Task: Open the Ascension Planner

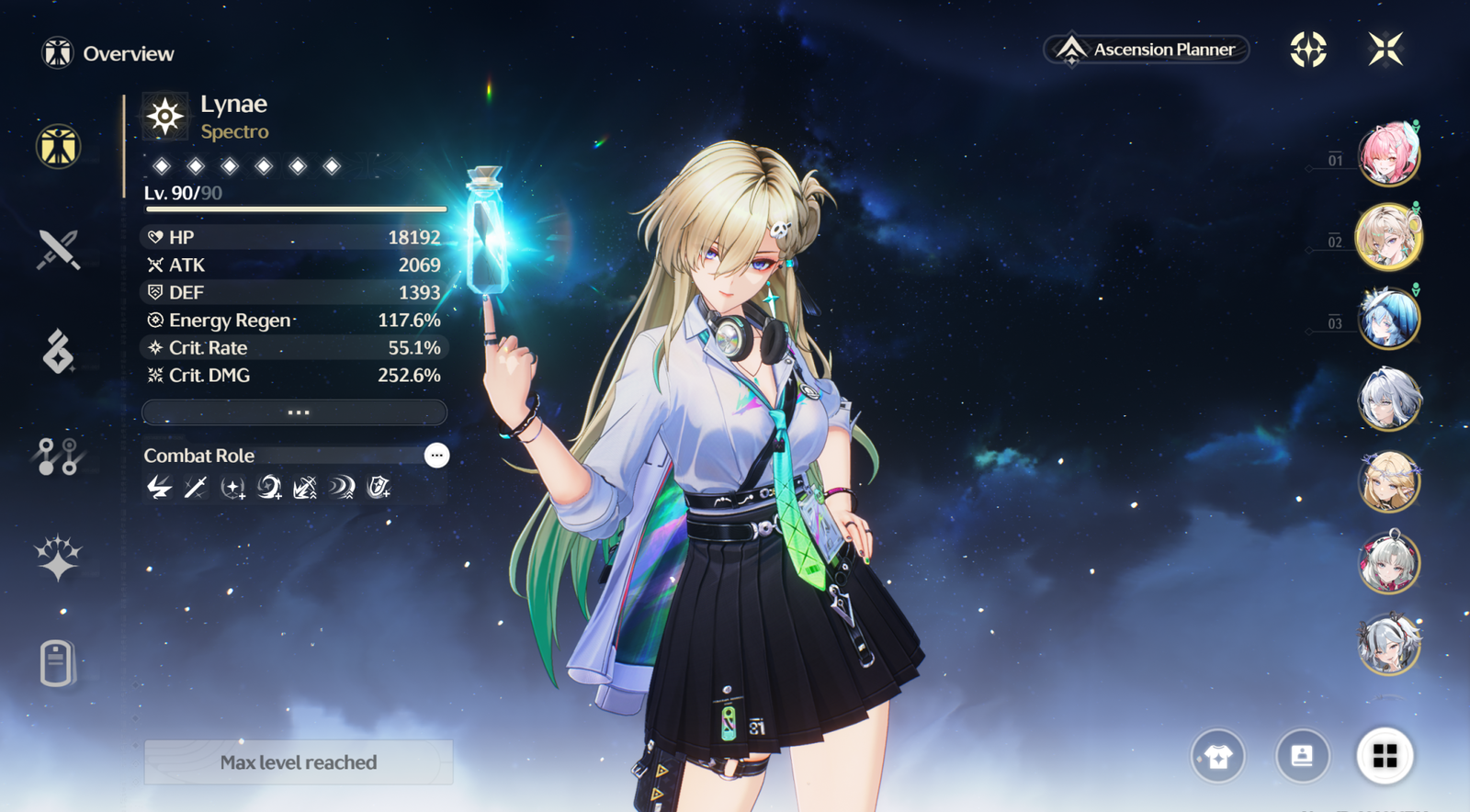Action: [1147, 50]
